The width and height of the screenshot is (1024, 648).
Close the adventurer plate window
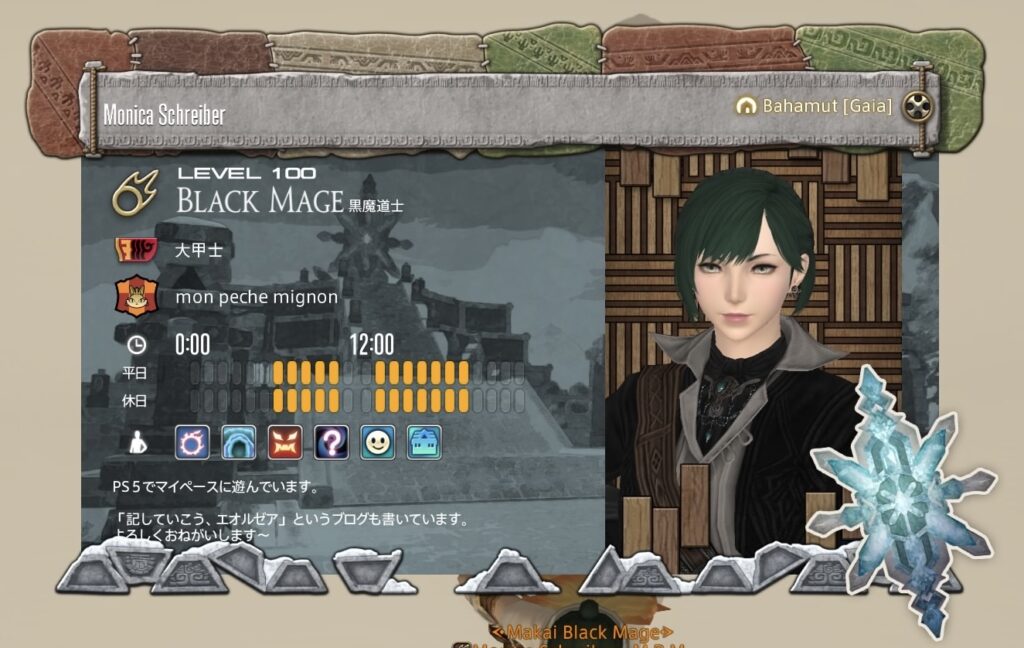[x=916, y=105]
